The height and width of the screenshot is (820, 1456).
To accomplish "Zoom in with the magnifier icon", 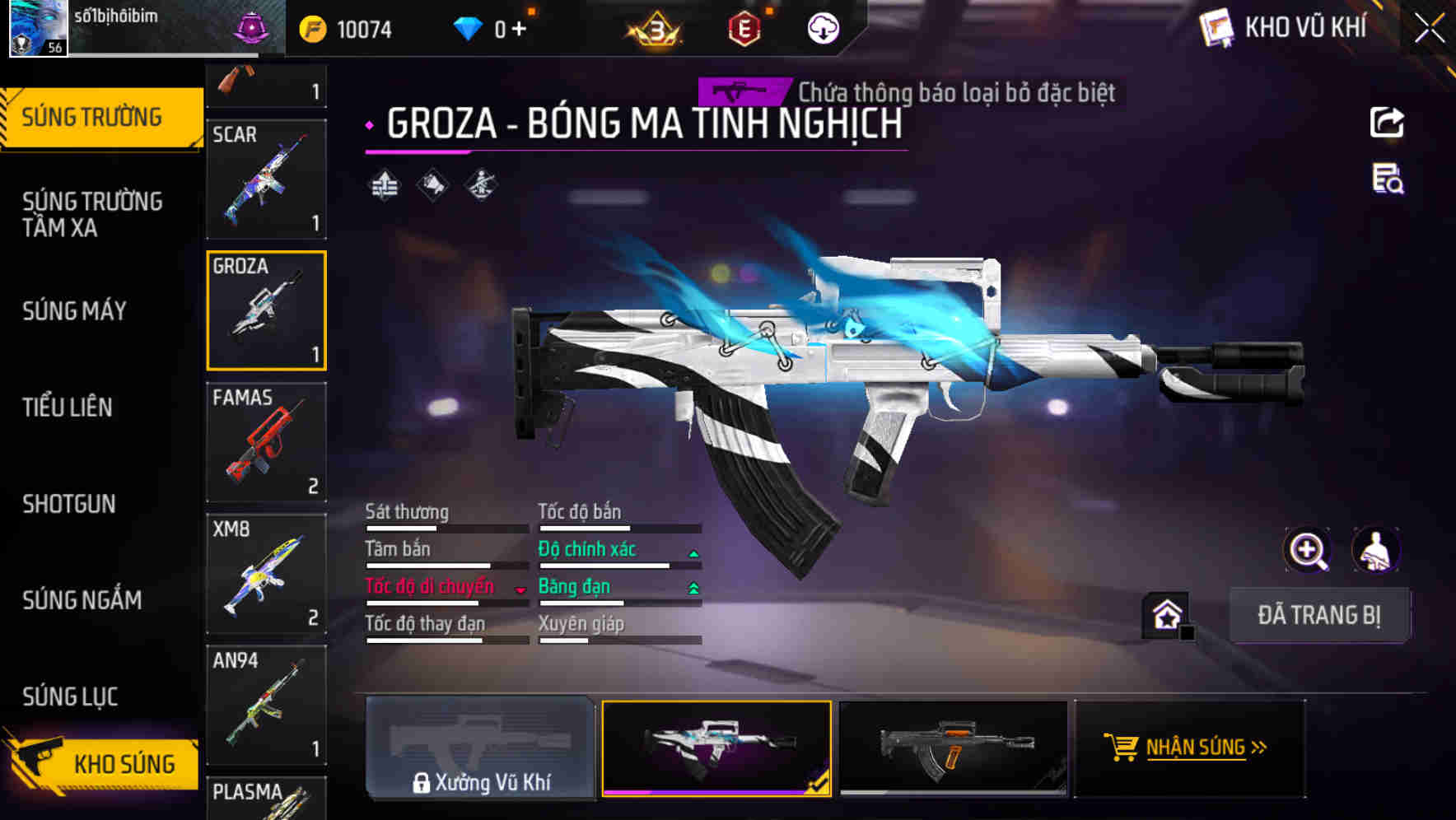I will pos(1307,550).
